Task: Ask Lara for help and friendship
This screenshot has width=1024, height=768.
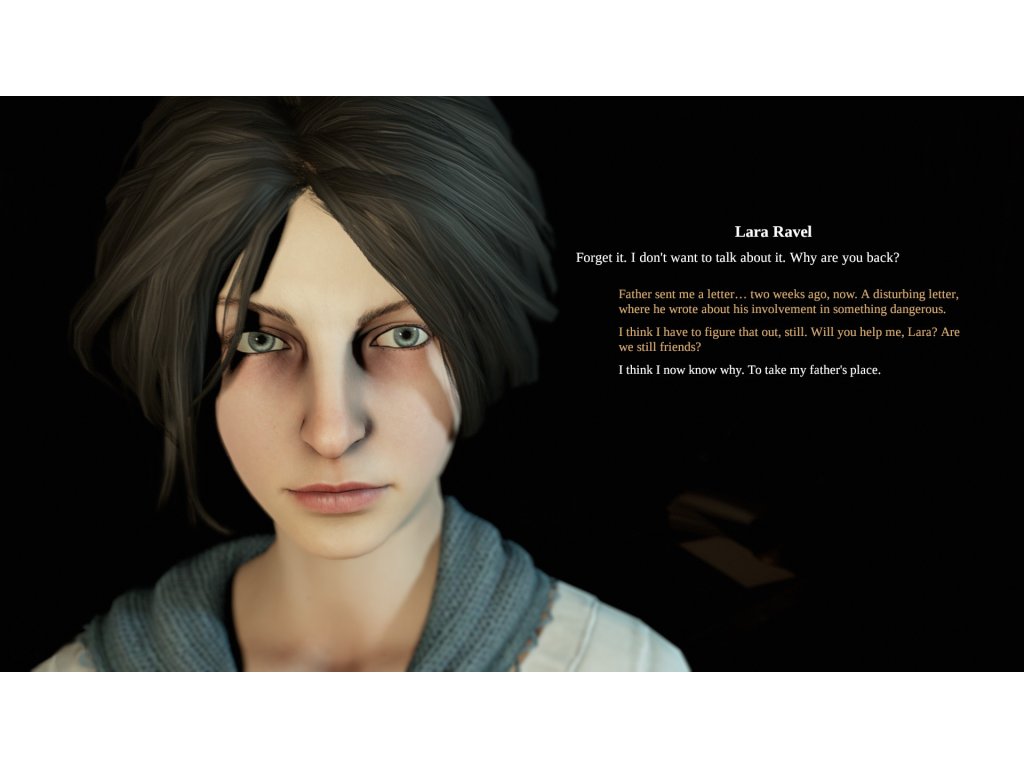Action: (x=788, y=339)
